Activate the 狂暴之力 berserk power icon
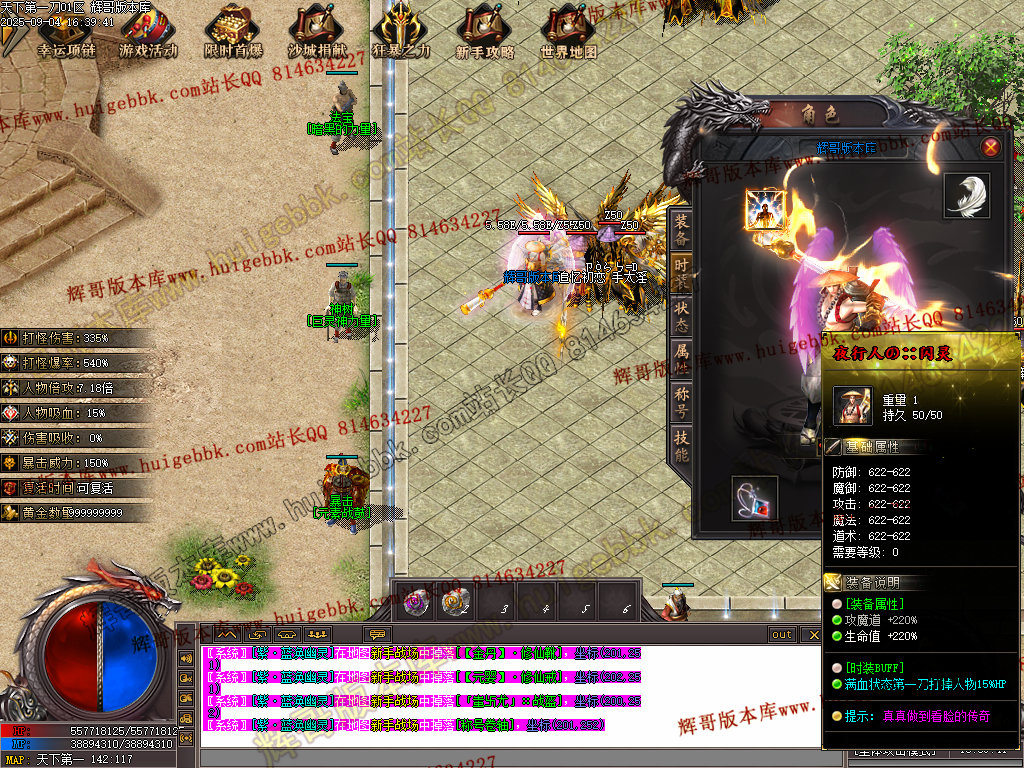Viewport: 1024px width, 768px height. pyautogui.click(x=402, y=32)
